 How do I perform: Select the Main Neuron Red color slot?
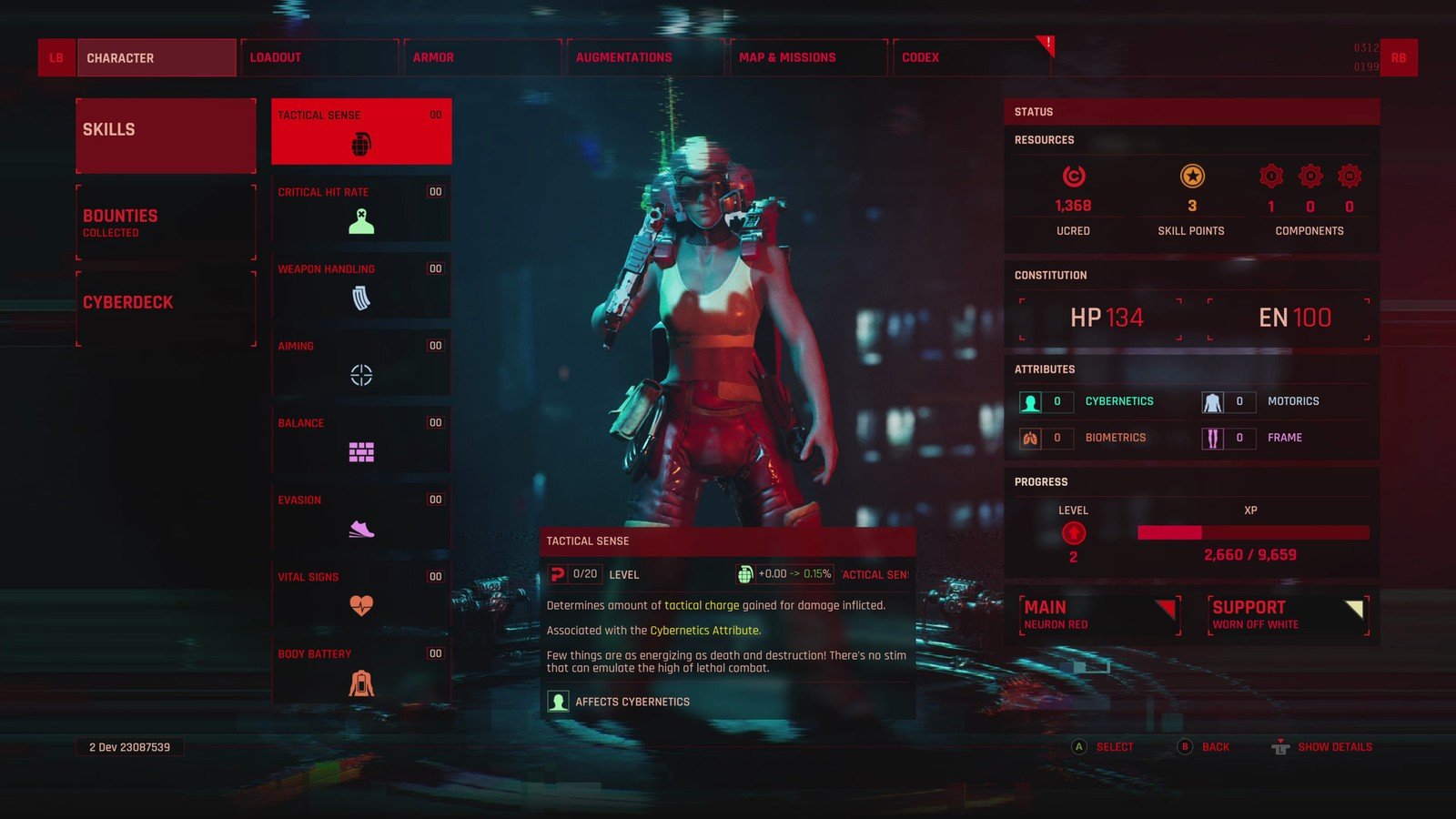pos(1099,615)
